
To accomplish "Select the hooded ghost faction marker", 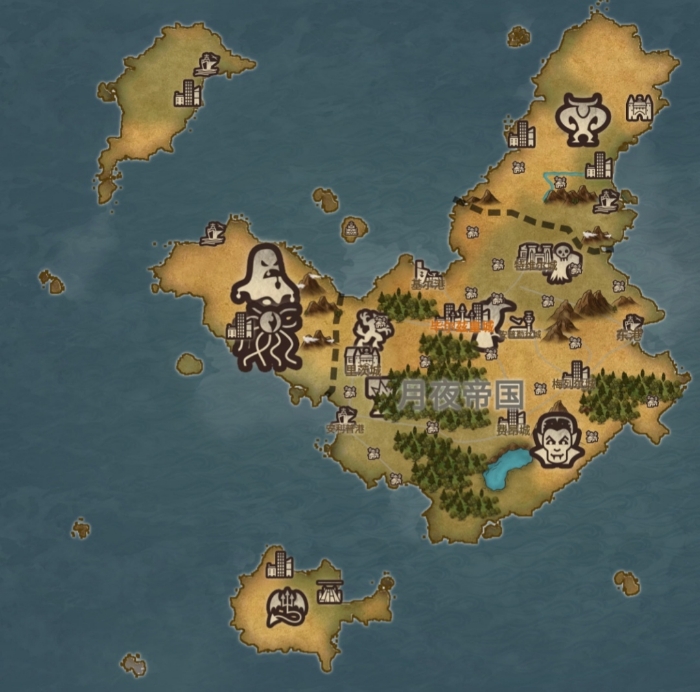I will pos(263,274).
